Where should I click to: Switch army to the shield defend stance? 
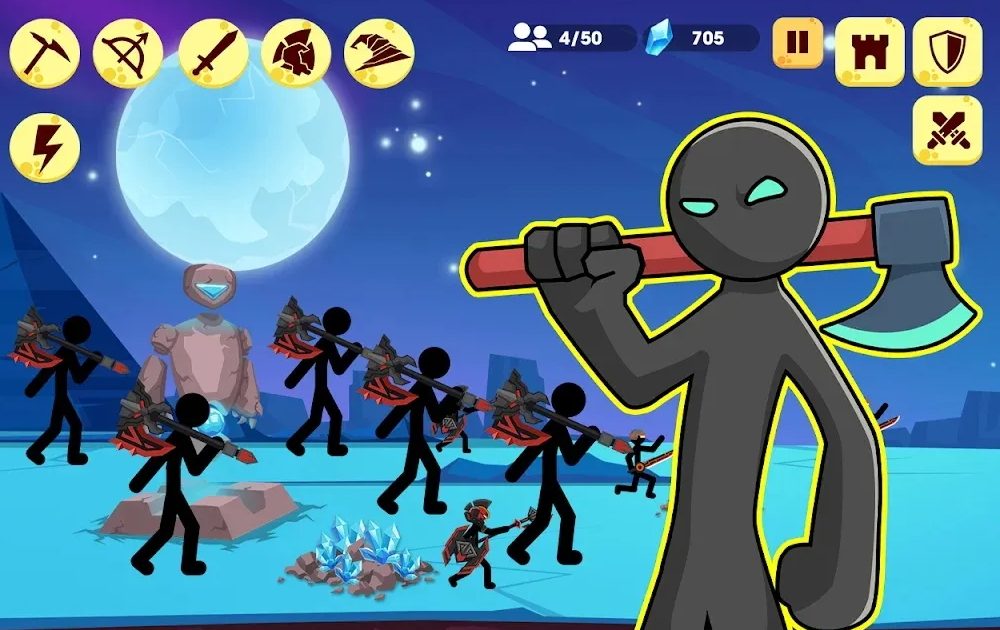point(947,51)
